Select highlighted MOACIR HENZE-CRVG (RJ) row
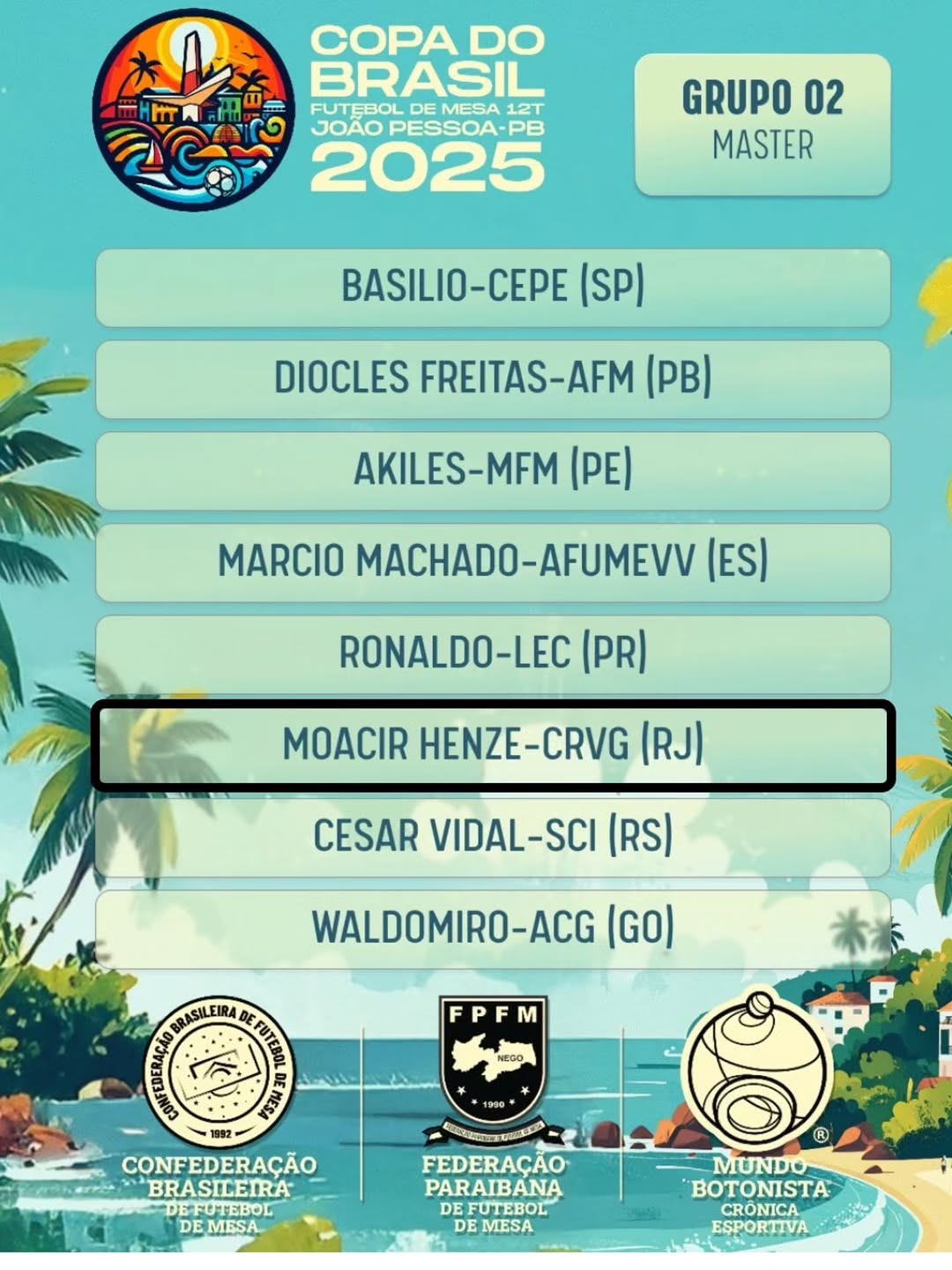Image resolution: width=952 pixels, height=1270 pixels. (493, 745)
